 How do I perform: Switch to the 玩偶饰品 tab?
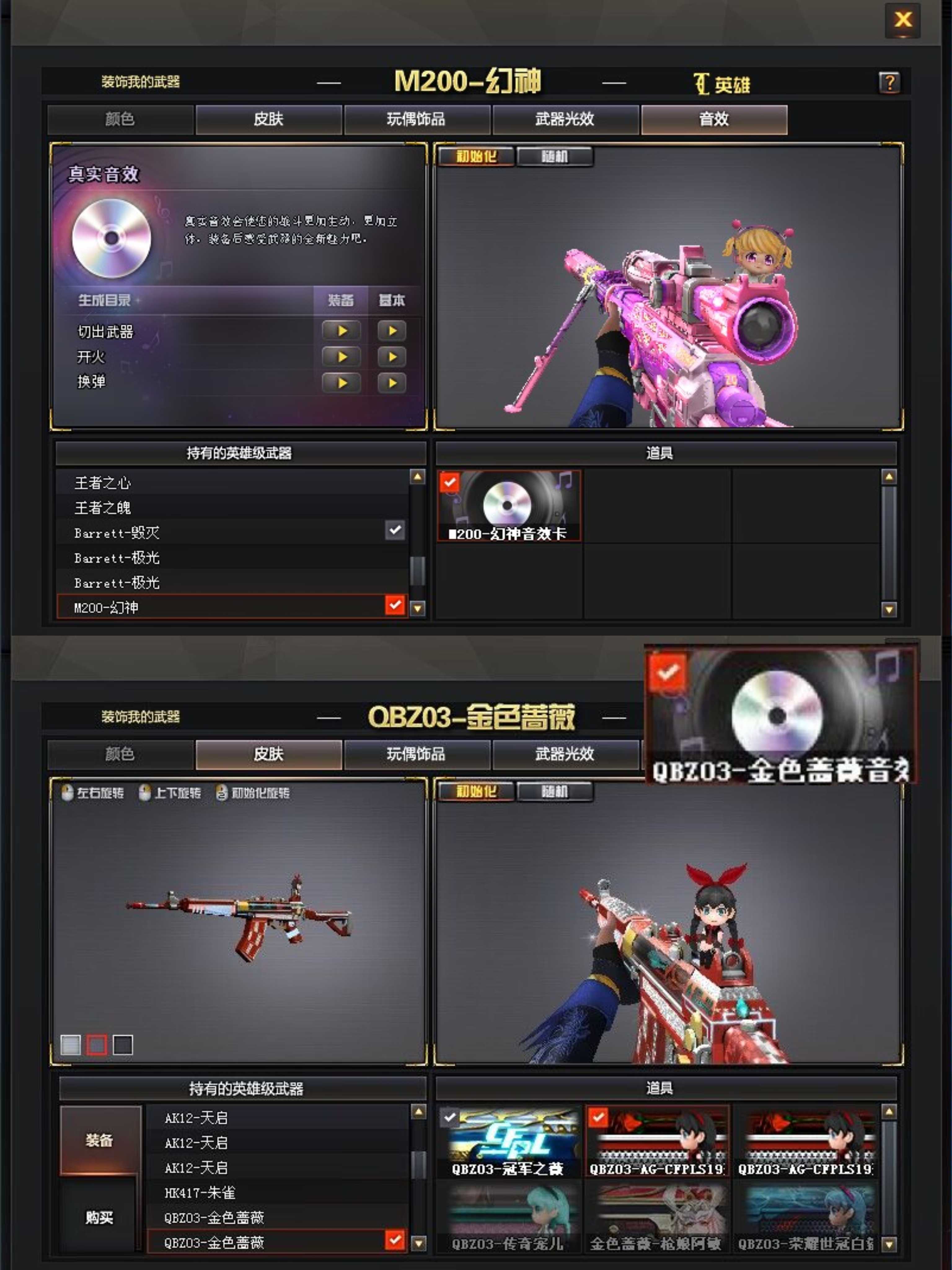tap(417, 119)
